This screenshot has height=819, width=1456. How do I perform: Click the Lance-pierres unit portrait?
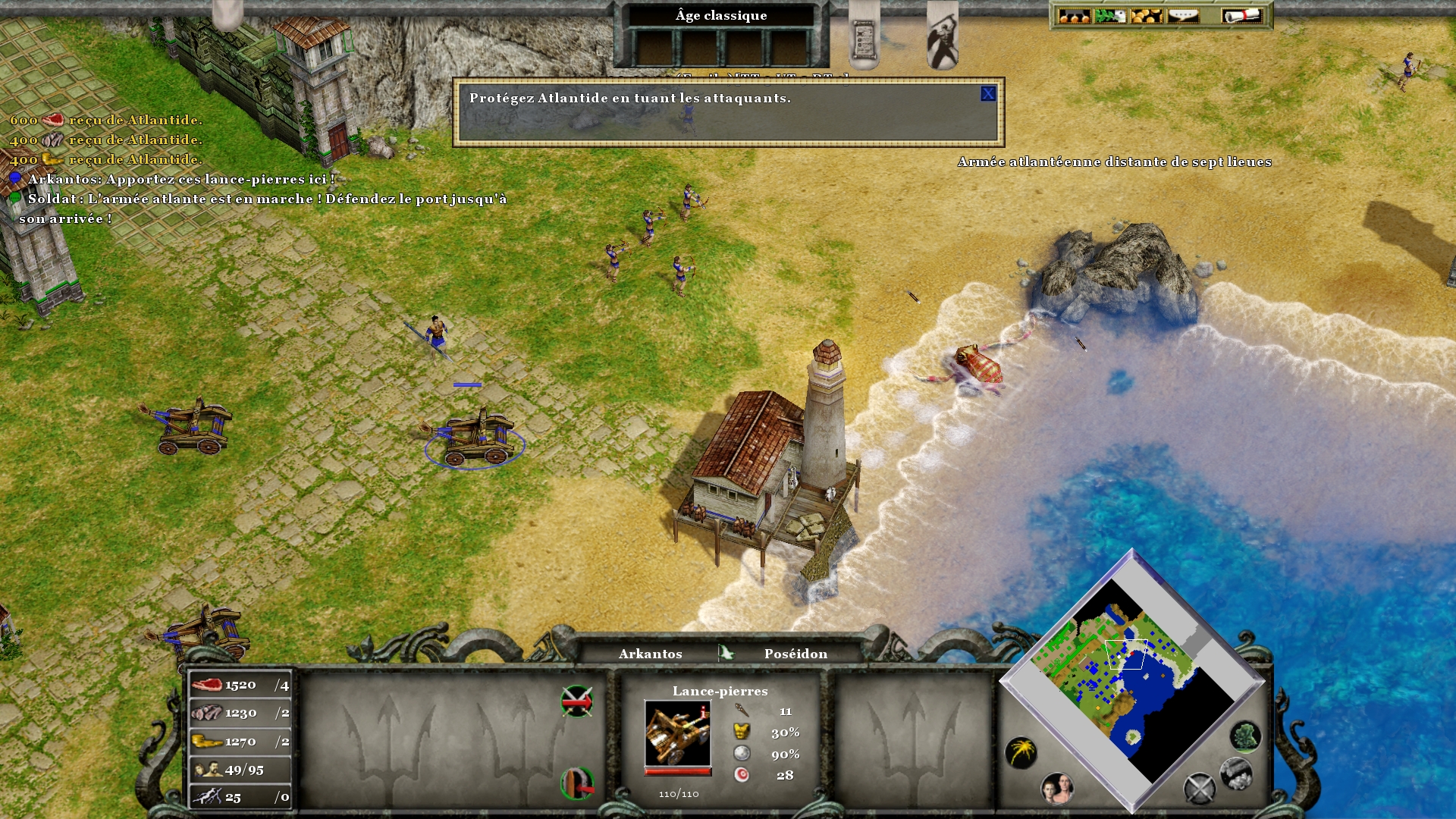[677, 733]
